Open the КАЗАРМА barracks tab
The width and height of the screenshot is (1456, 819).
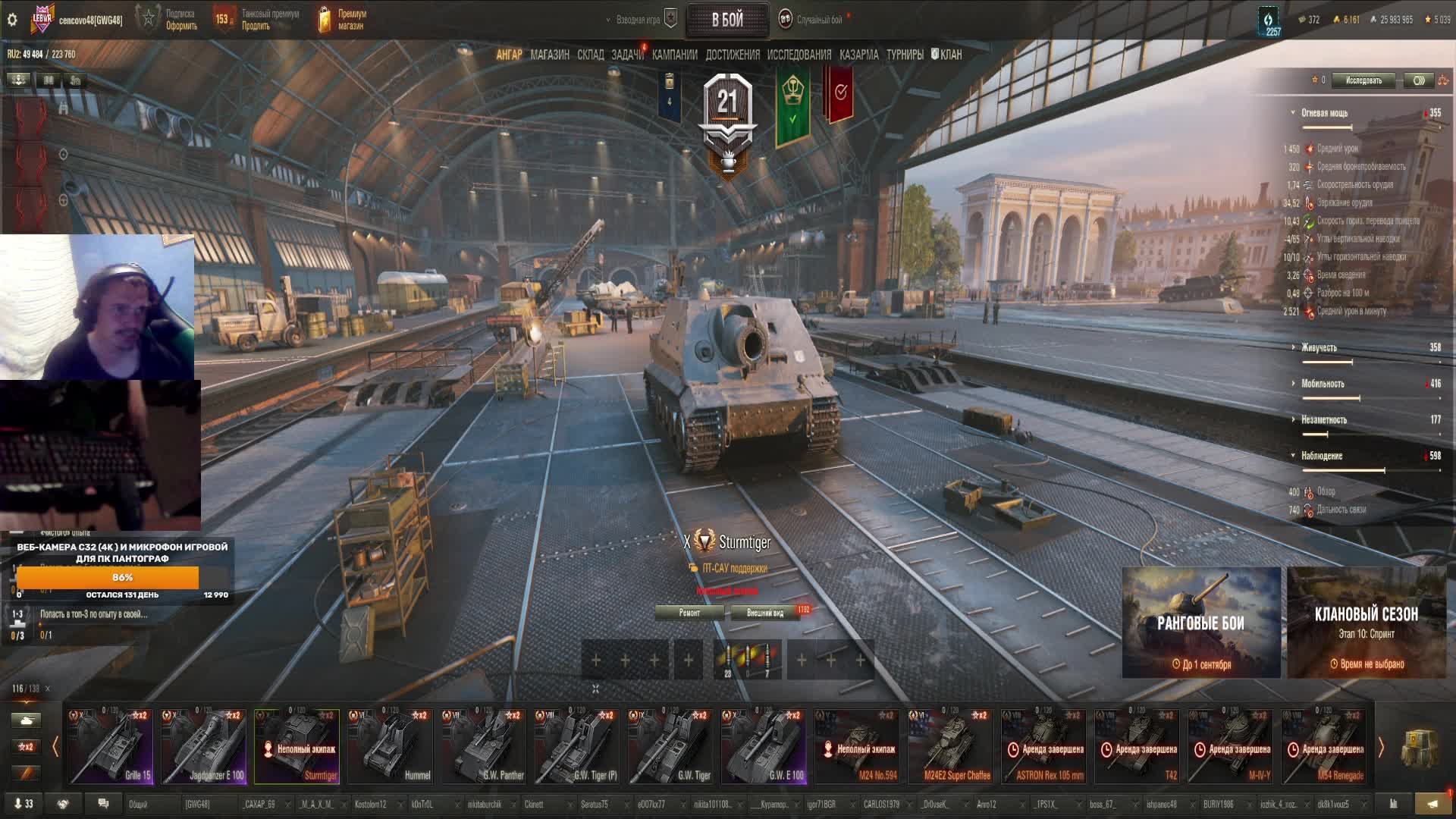858,55
